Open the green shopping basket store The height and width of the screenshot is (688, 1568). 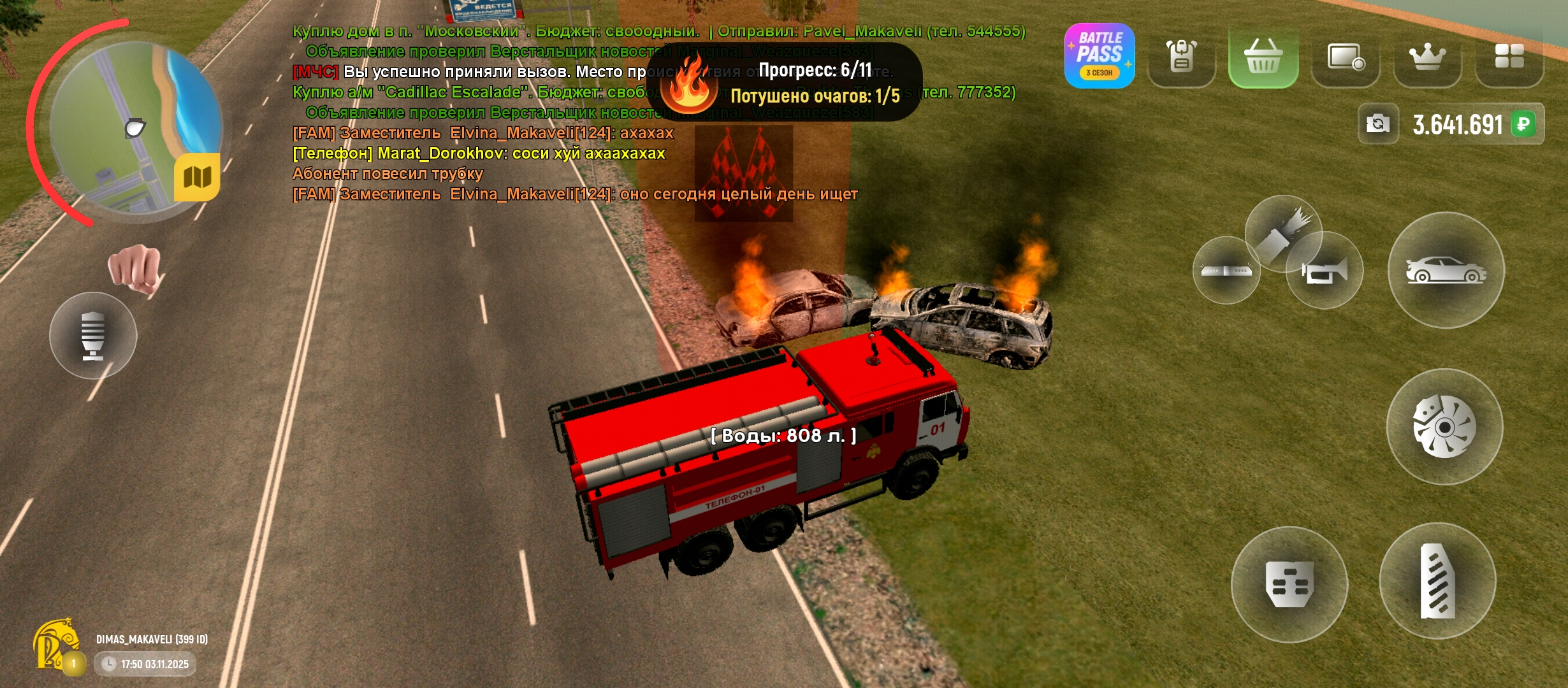pyautogui.click(x=1263, y=56)
